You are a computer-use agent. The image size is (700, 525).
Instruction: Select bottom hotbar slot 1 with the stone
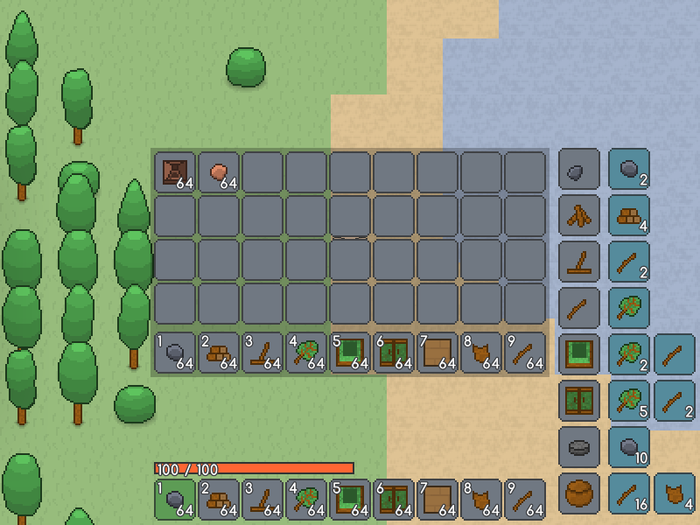pos(175,498)
